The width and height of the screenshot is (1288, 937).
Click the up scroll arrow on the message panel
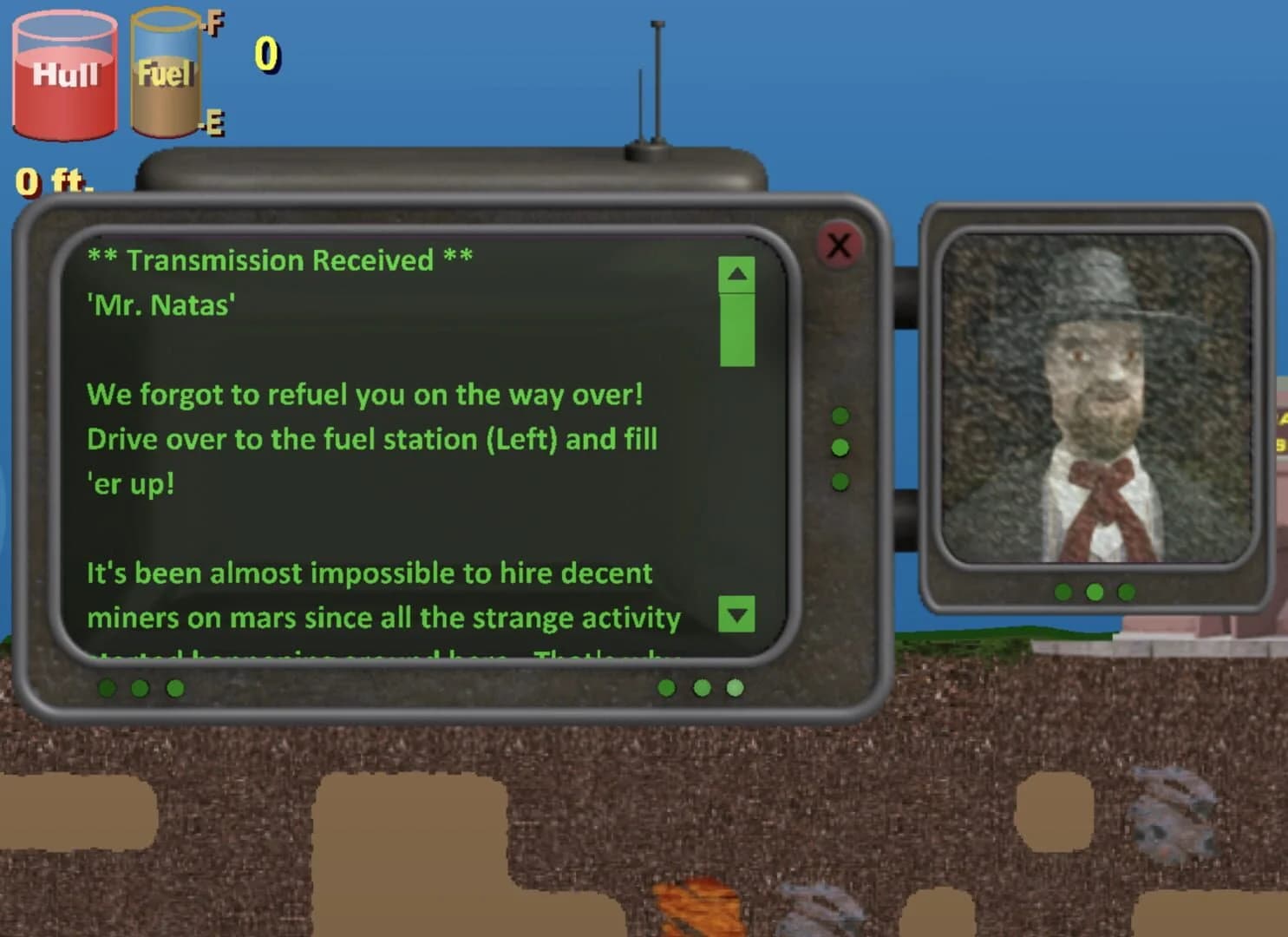point(736,273)
